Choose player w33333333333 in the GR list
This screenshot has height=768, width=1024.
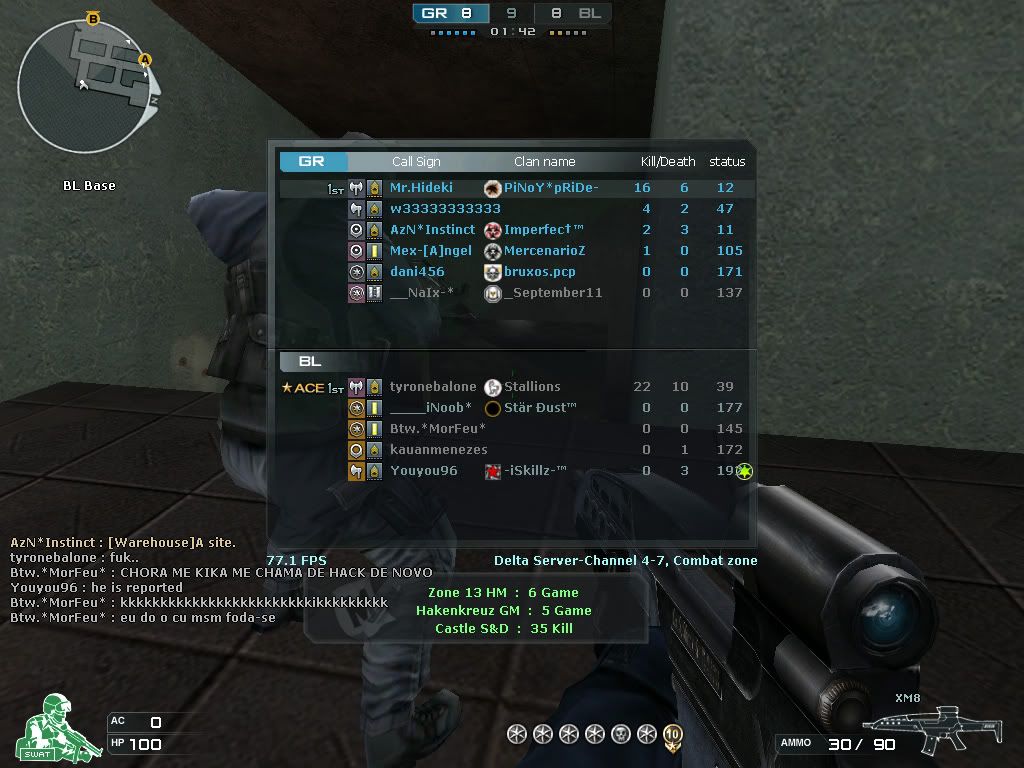(445, 209)
